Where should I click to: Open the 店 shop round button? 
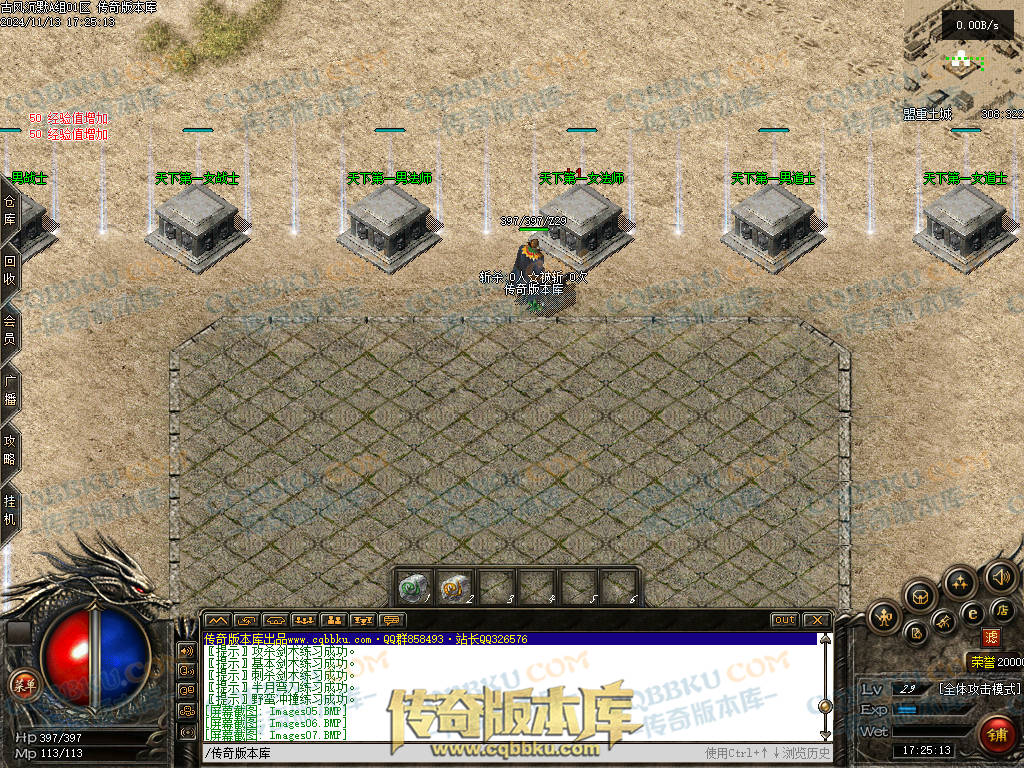1003,610
